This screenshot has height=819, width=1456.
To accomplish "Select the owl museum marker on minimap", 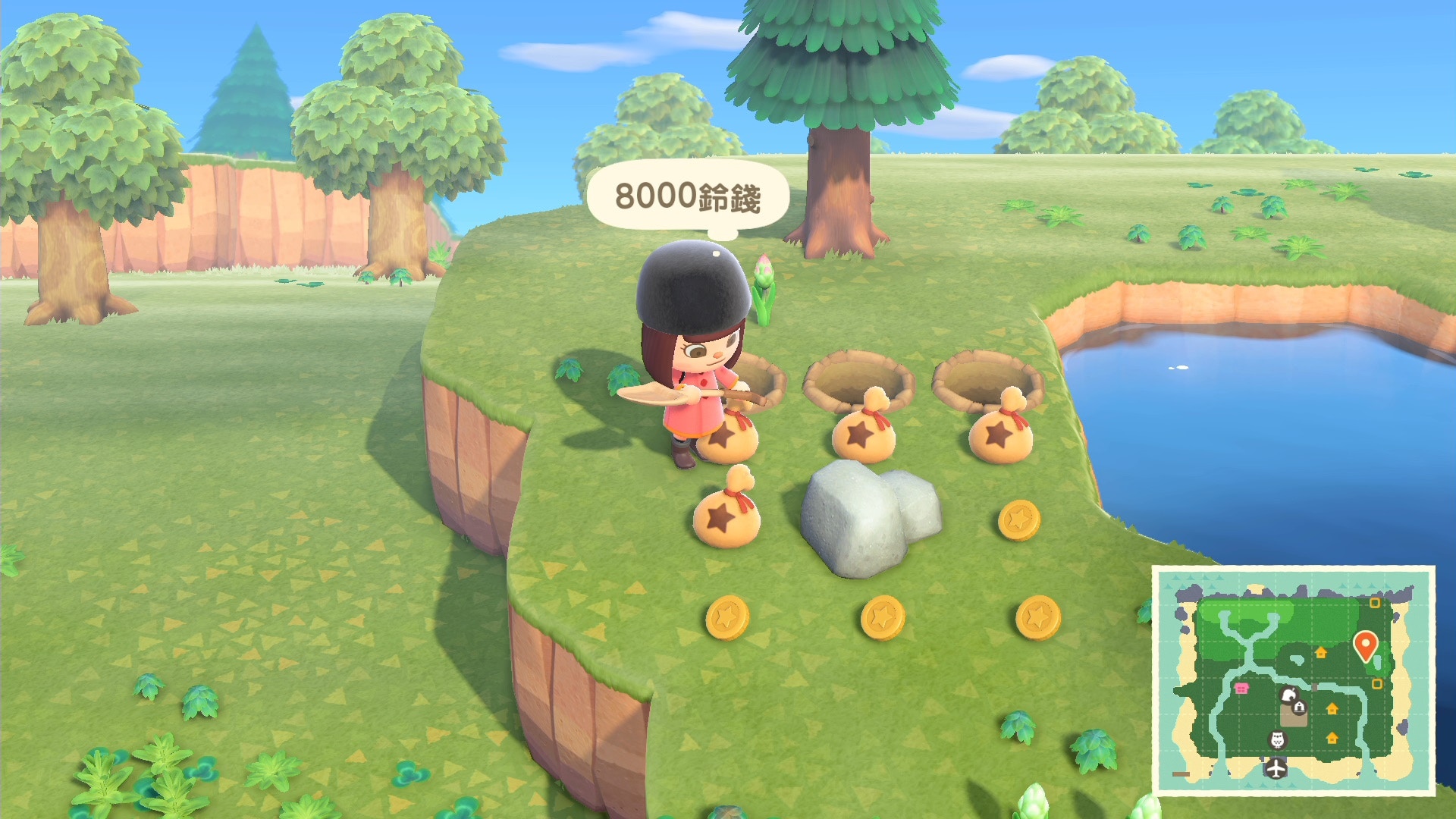I will [1277, 739].
